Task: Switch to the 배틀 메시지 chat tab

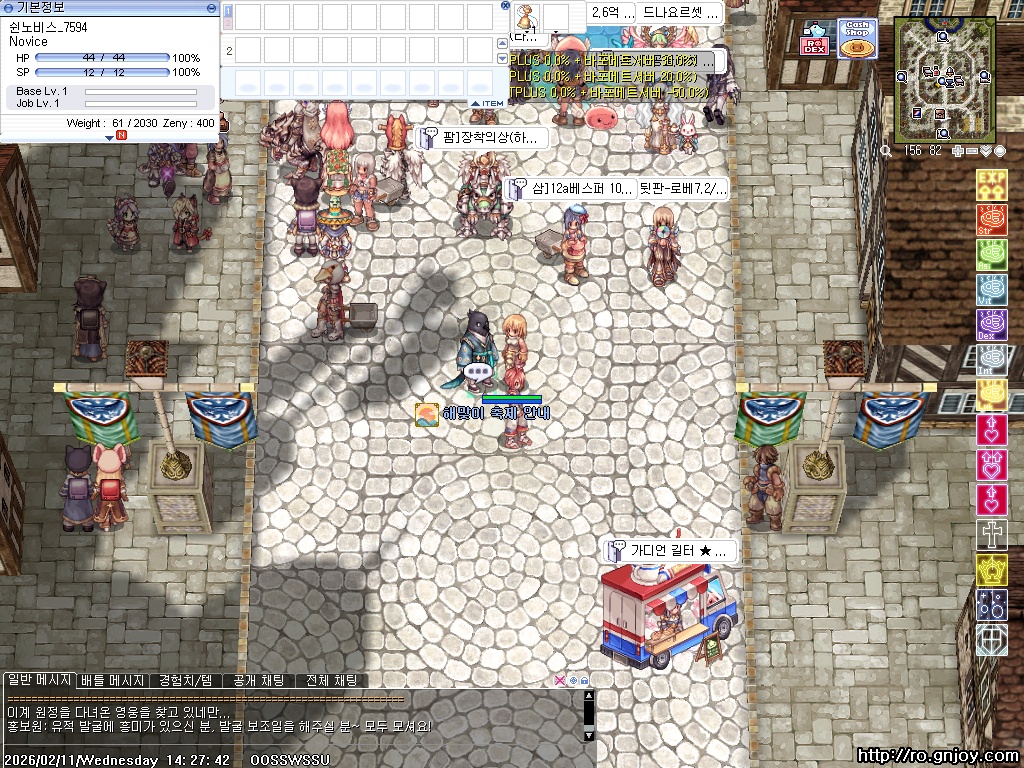Action: pos(113,680)
